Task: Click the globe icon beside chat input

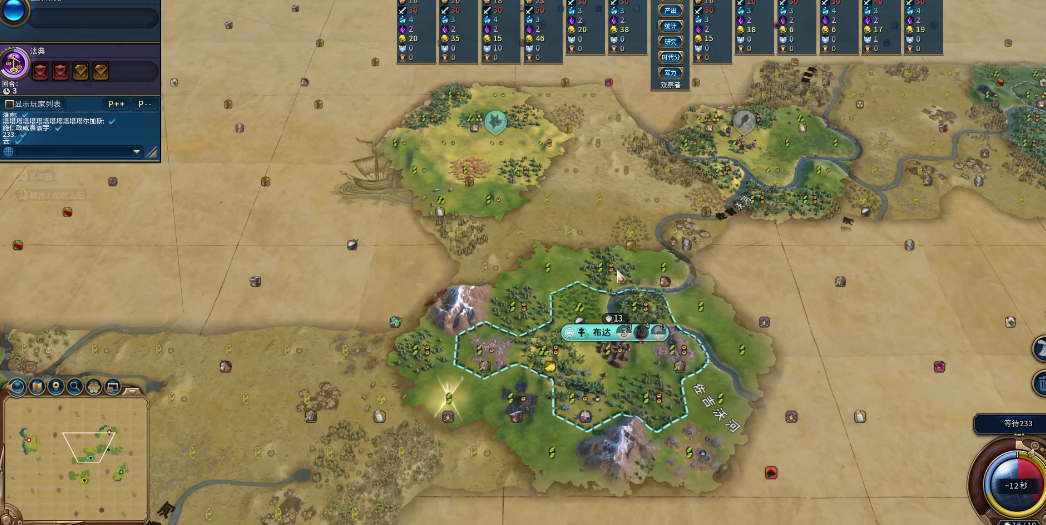Action: (x=9, y=152)
